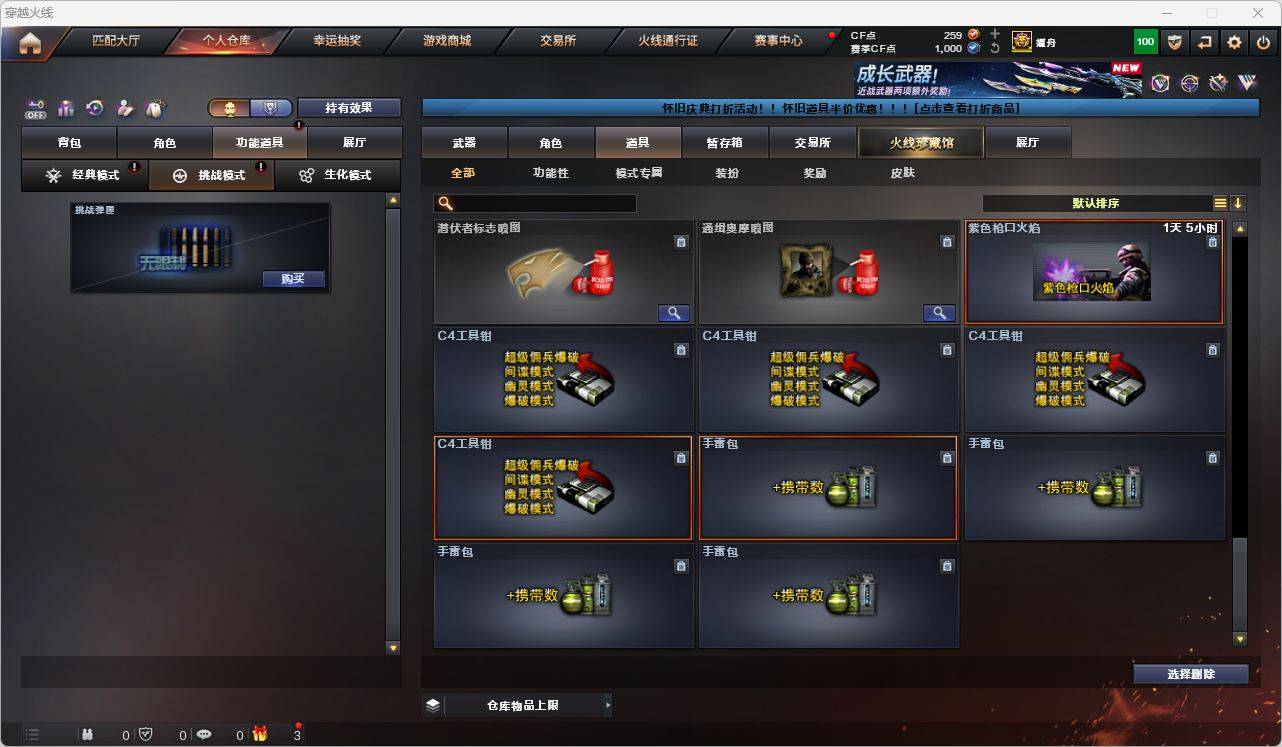Open the gift box icon at bottom bar
Screen dimensions: 1282x747
tap(260, 734)
